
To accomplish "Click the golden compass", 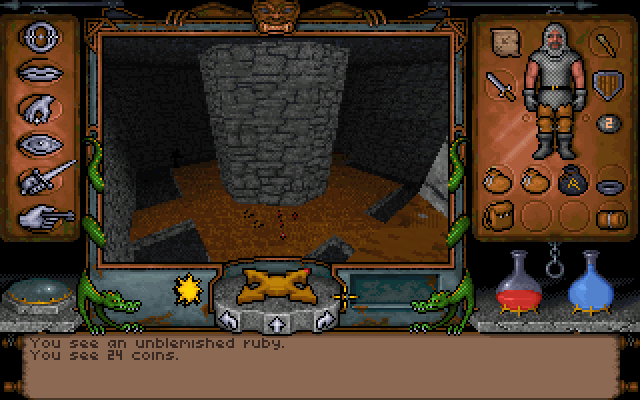I will point(272,285).
